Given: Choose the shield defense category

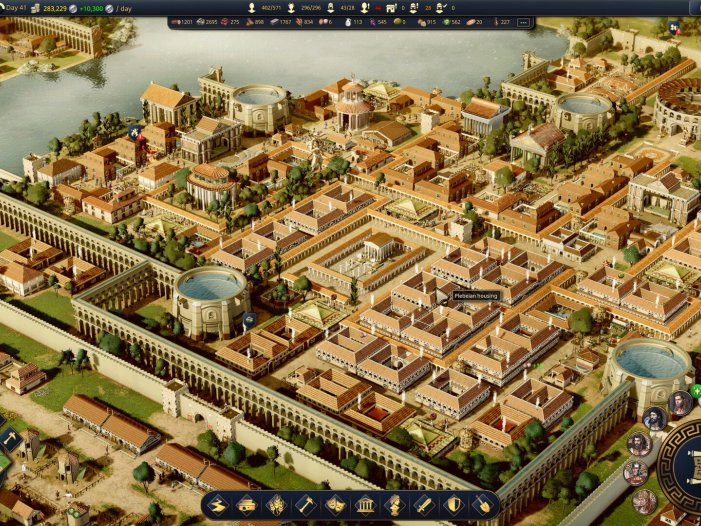Looking at the screenshot, I should pyautogui.click(x=454, y=505).
